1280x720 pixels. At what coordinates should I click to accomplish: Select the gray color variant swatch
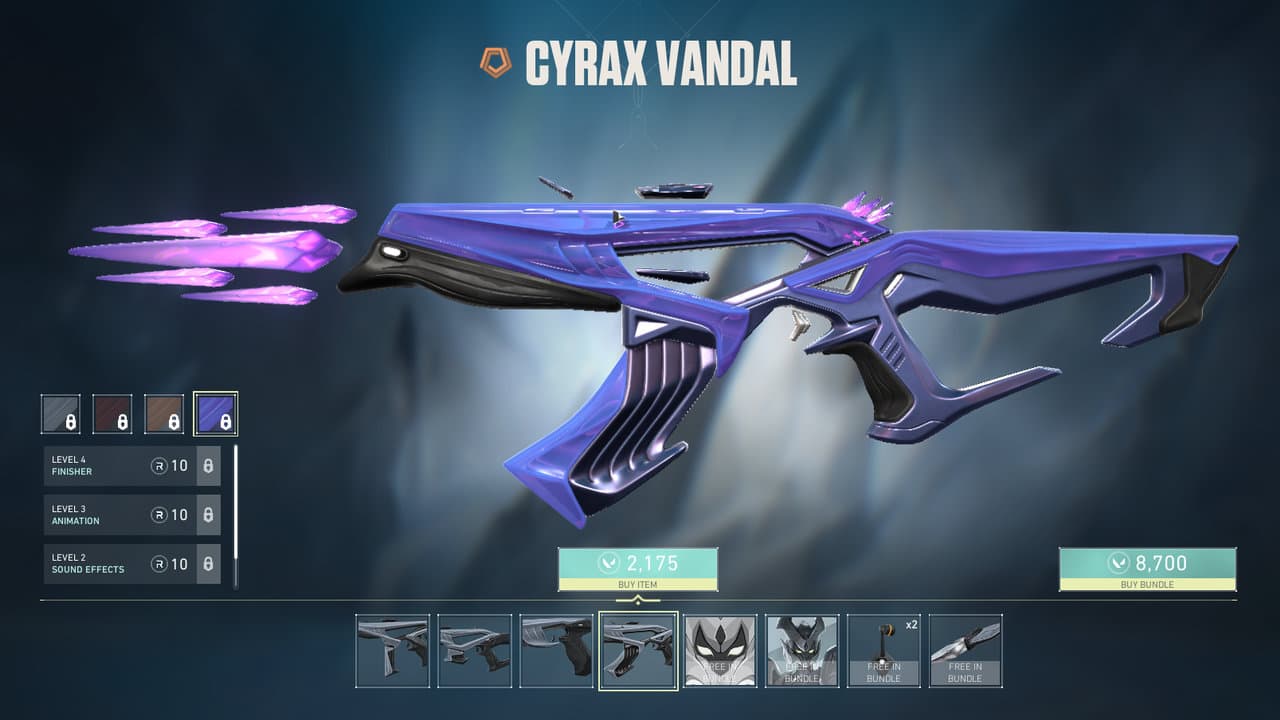[60, 413]
